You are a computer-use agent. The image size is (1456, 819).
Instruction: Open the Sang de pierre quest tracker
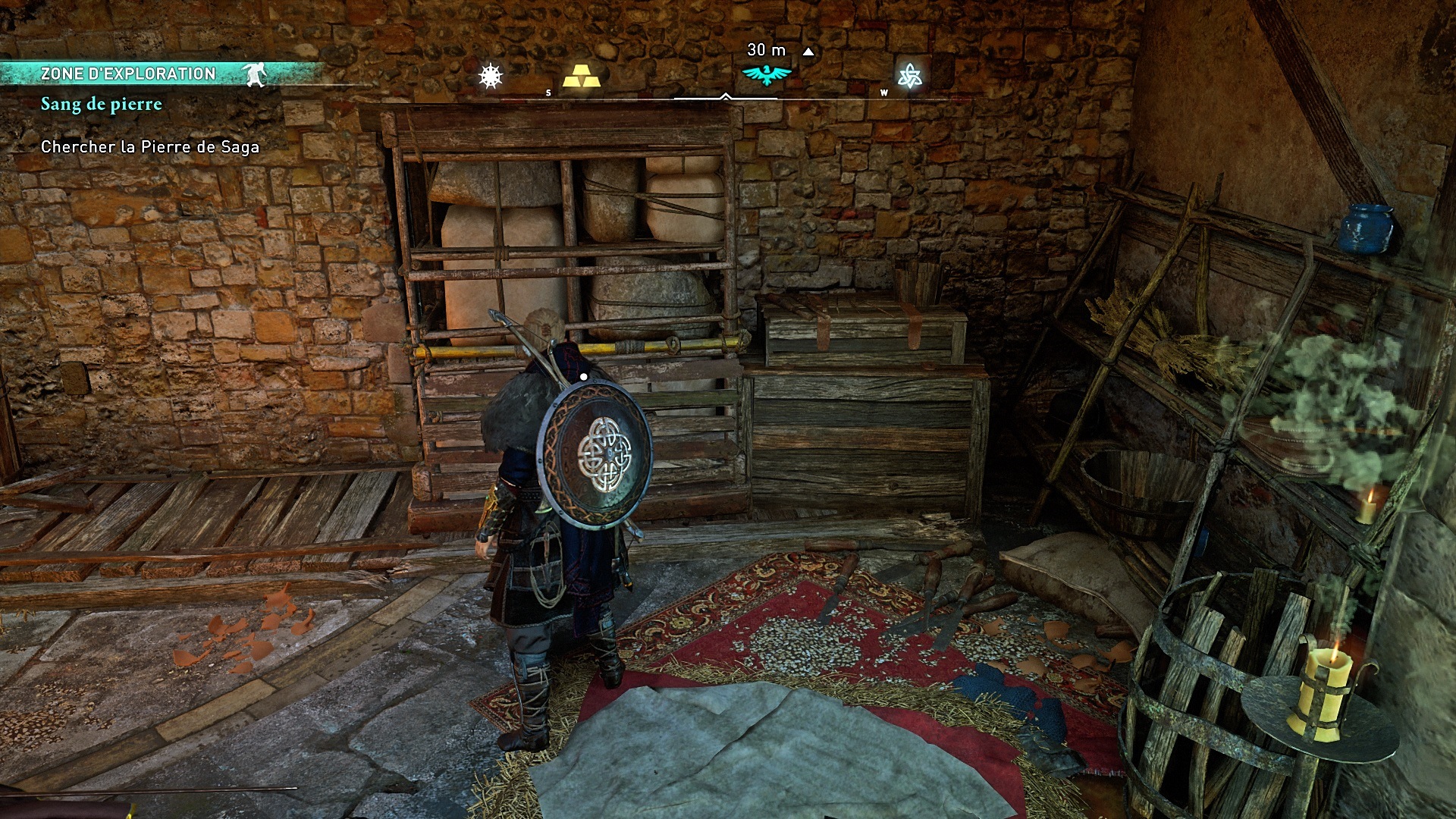click(x=102, y=104)
